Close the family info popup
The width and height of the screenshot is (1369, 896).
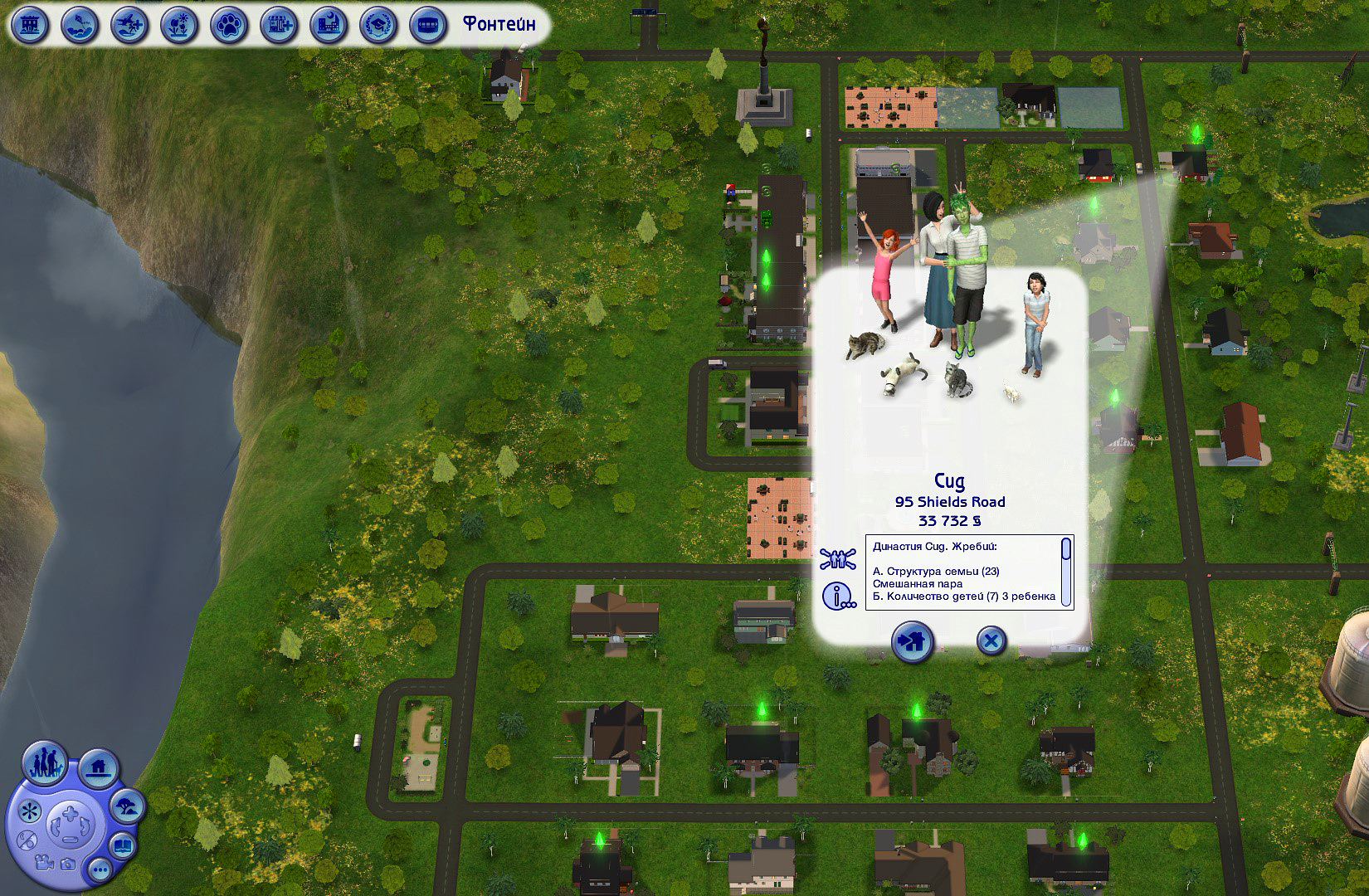991,641
